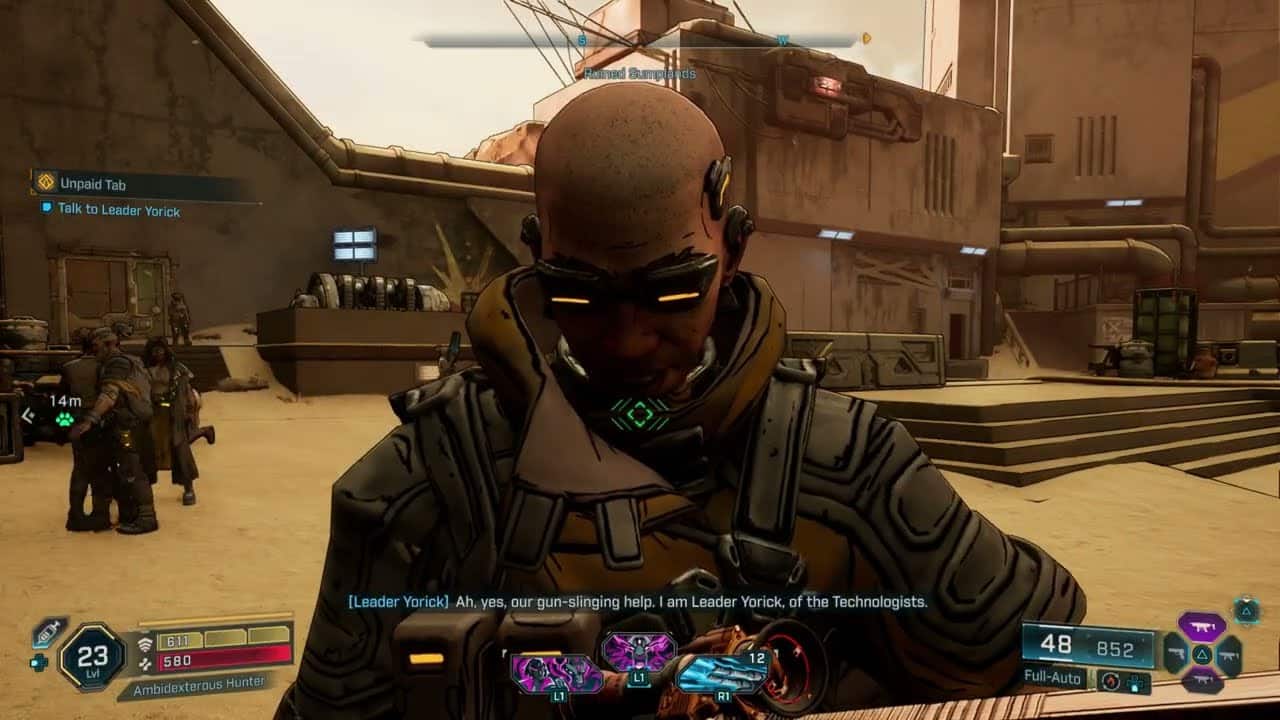
Task: Select the health injector syringe icon
Action: [47, 631]
